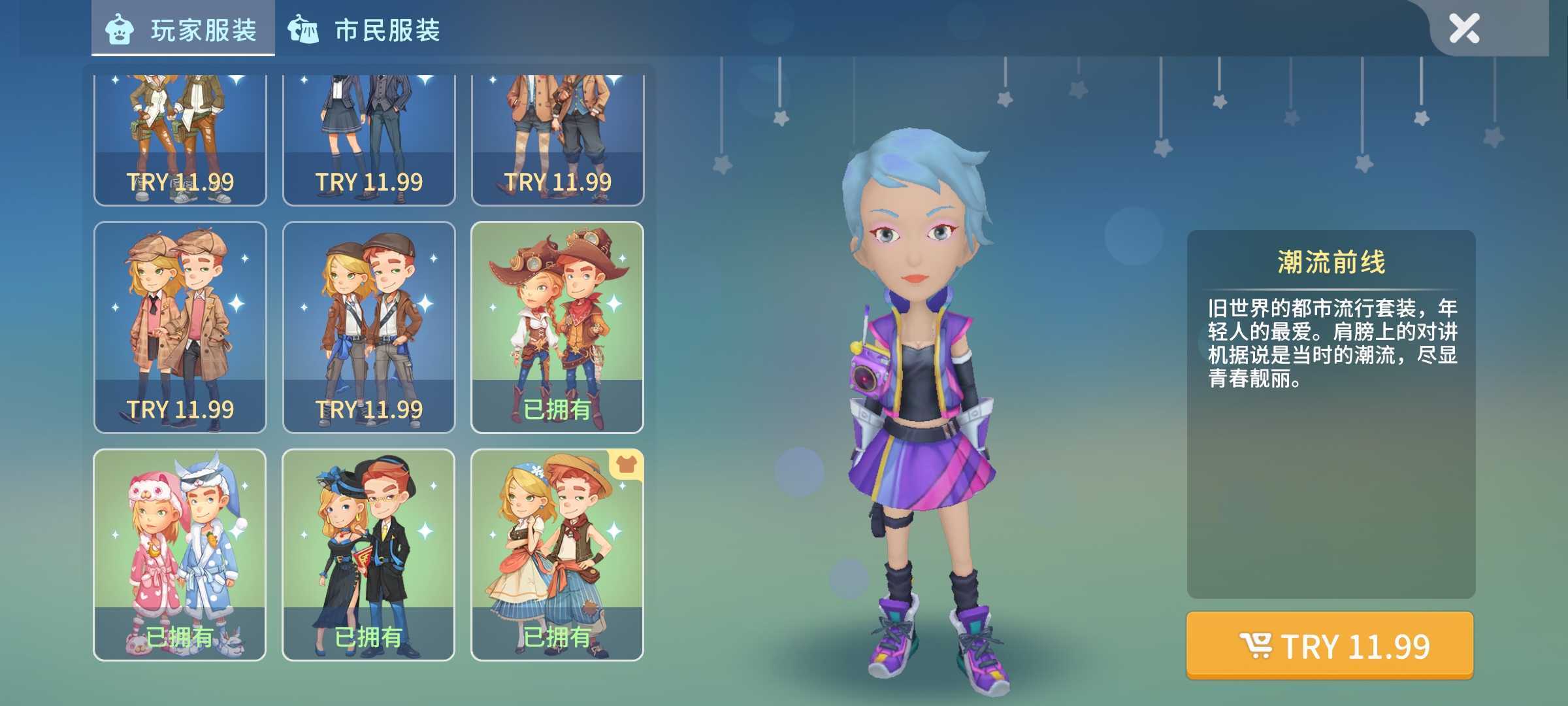
Task: Buy the outfit with the orange TRY 11.99 button
Action: 1330,646
